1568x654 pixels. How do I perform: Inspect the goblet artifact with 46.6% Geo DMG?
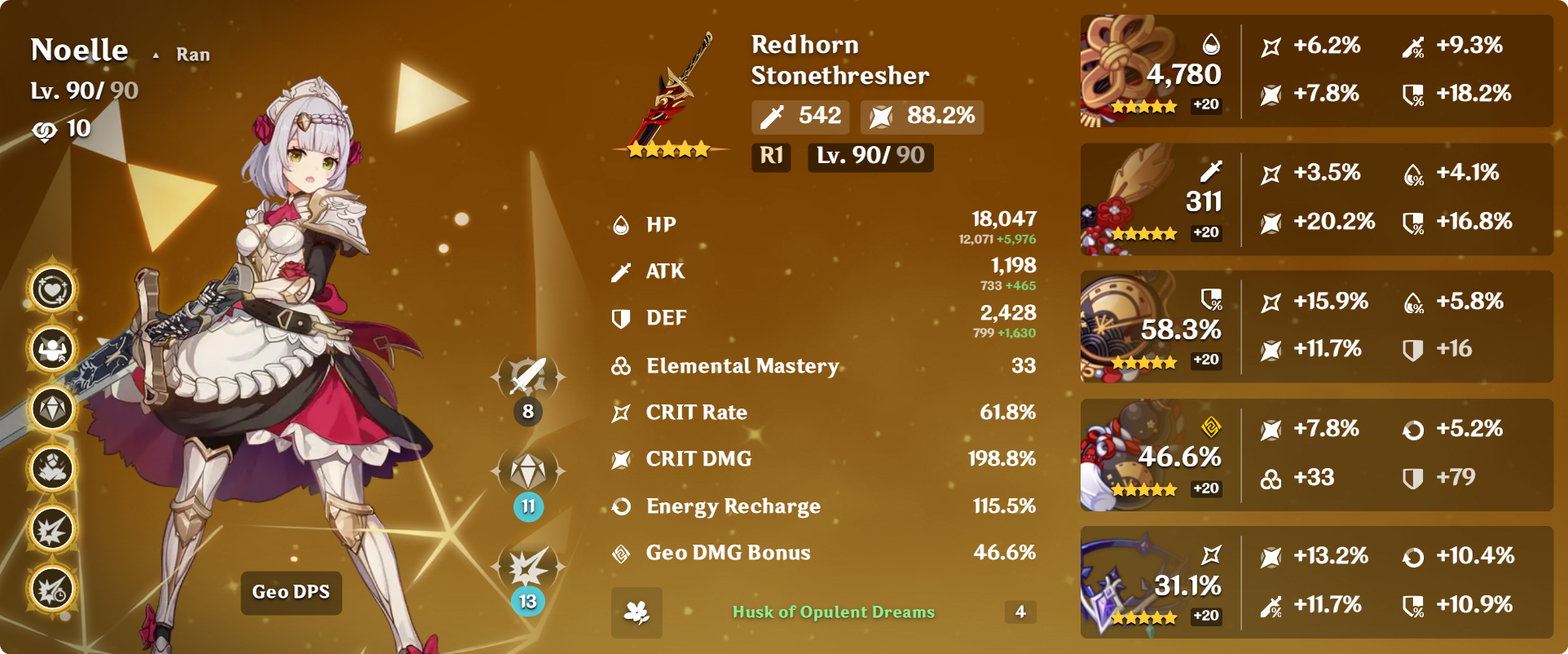tap(1129, 455)
